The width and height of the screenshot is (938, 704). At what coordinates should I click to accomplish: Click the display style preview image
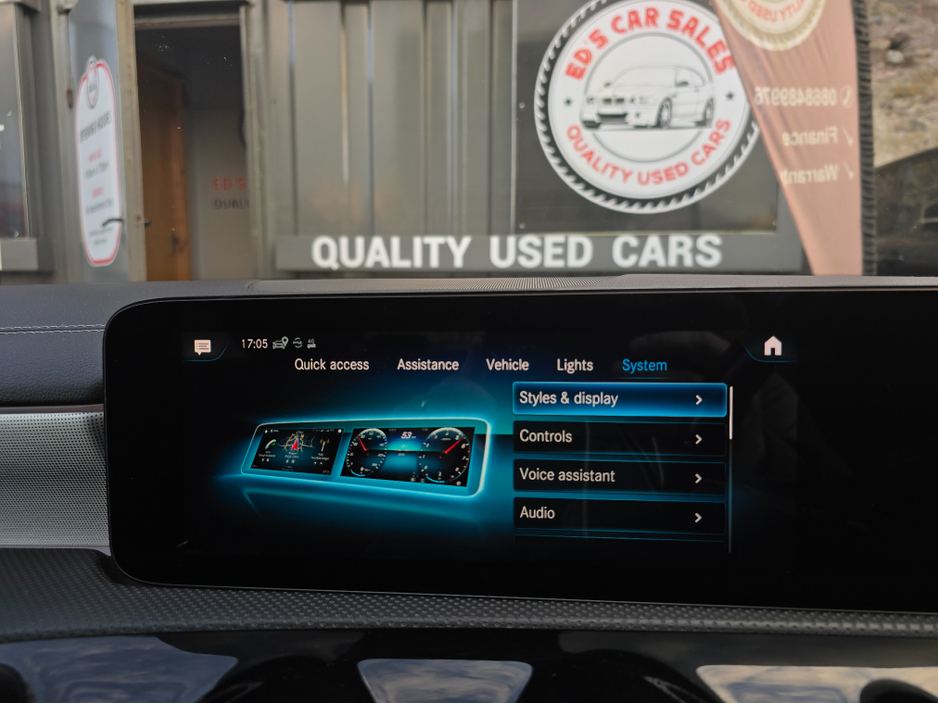click(x=363, y=456)
